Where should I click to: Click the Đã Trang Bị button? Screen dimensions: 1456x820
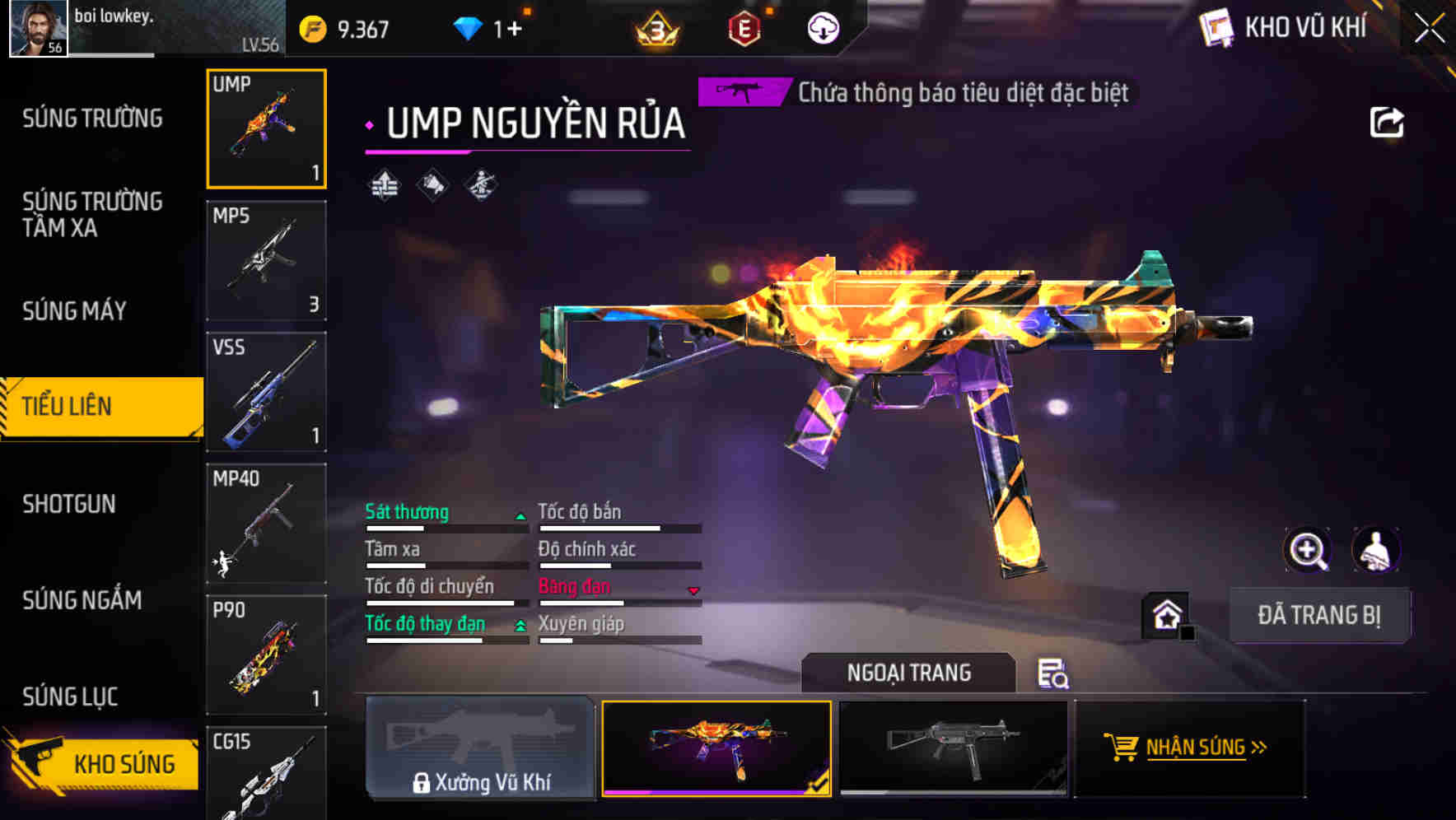tap(1318, 615)
